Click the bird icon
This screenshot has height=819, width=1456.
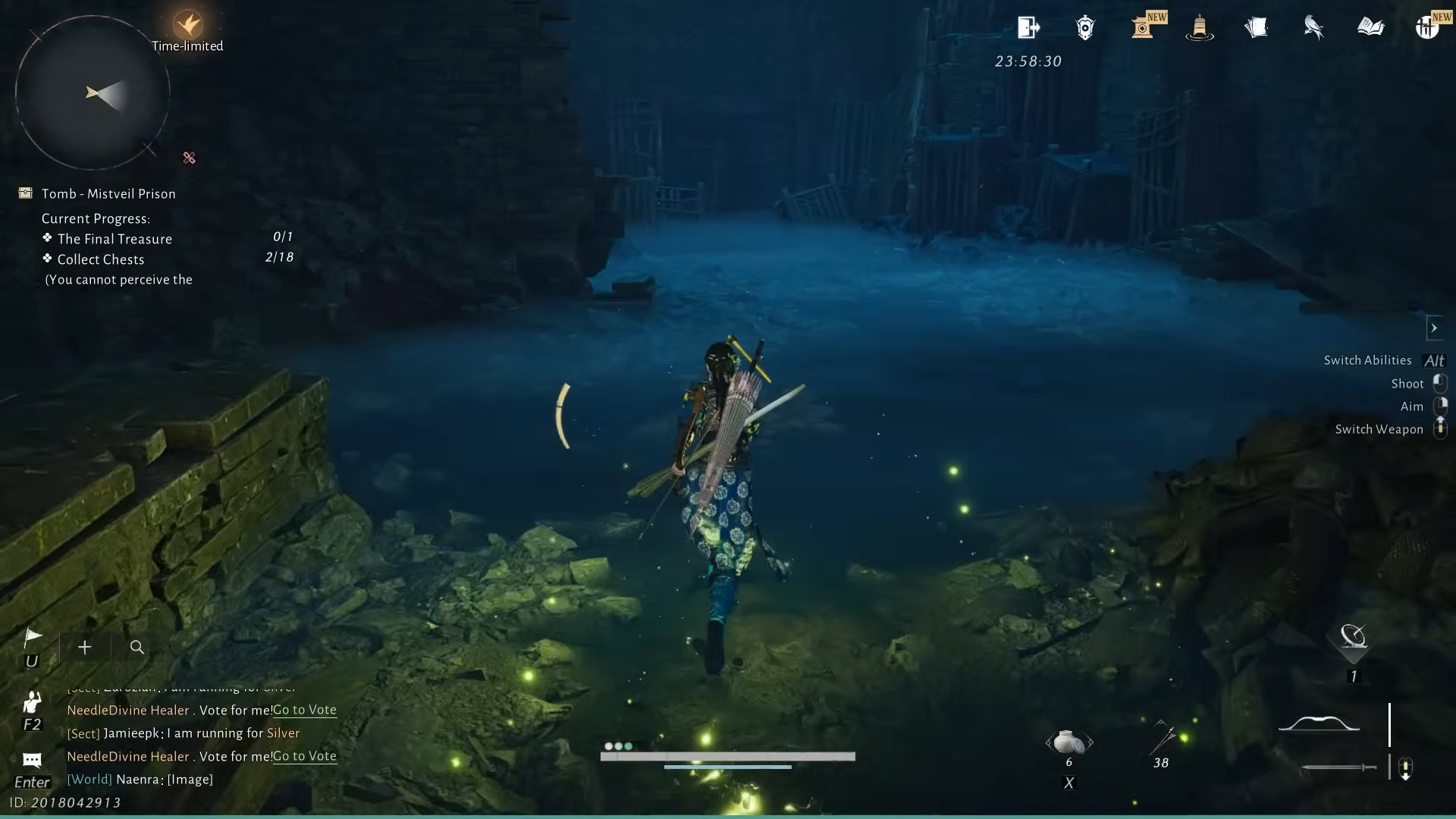(1313, 28)
